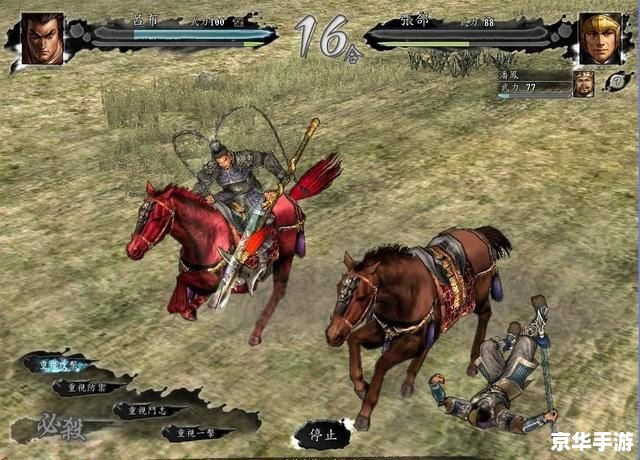Select Zhang He's portrait

click(599, 39)
